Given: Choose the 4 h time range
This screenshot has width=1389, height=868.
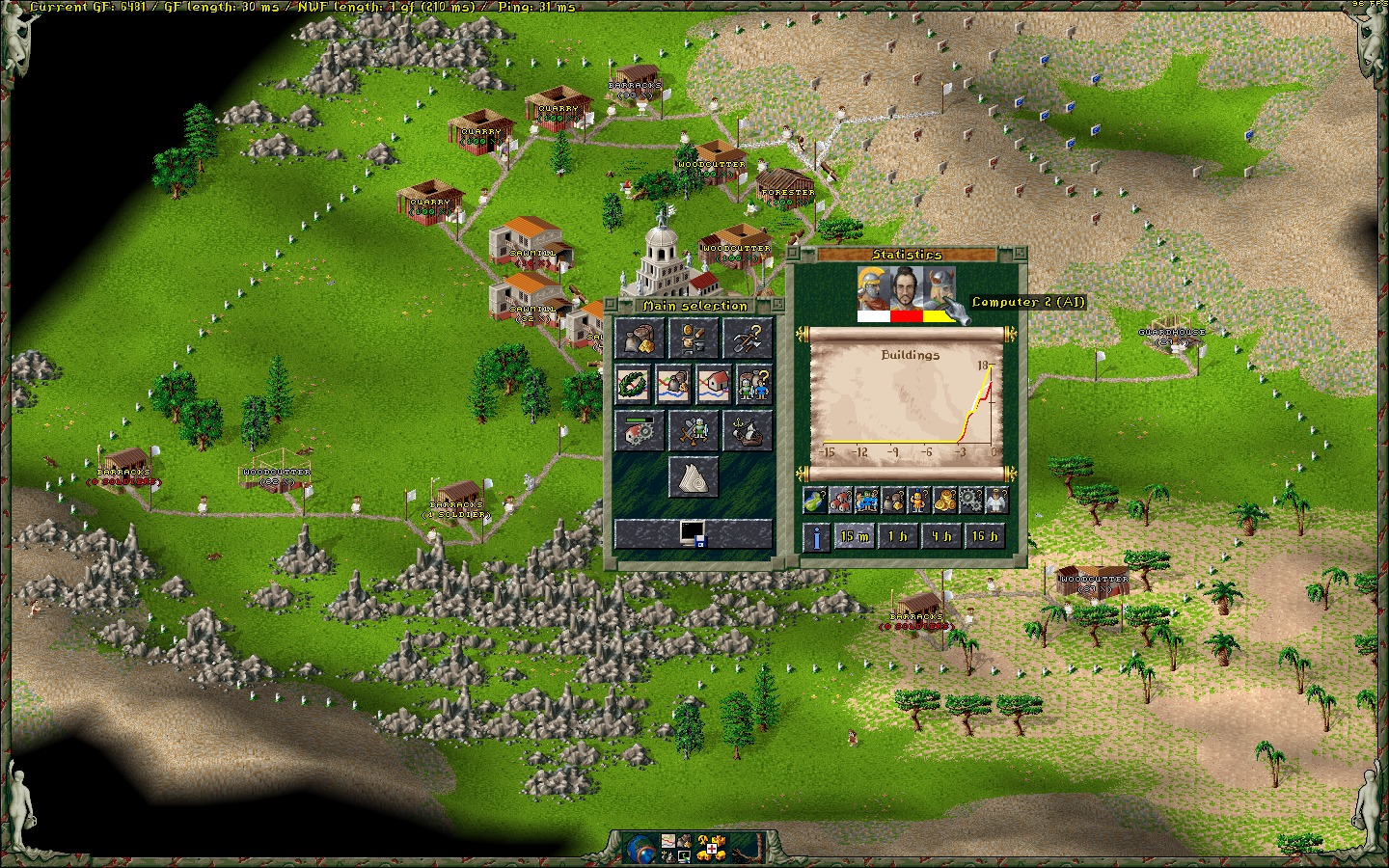Looking at the screenshot, I should coord(940,536).
